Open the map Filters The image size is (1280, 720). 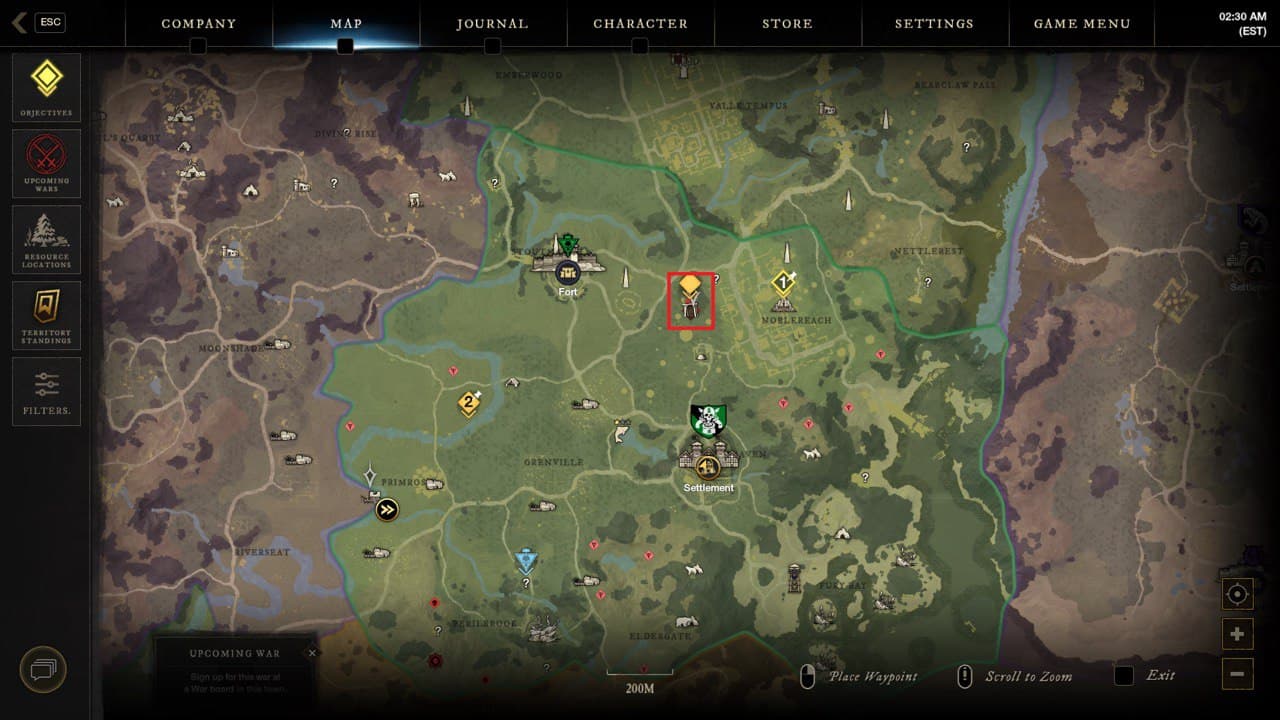point(46,390)
